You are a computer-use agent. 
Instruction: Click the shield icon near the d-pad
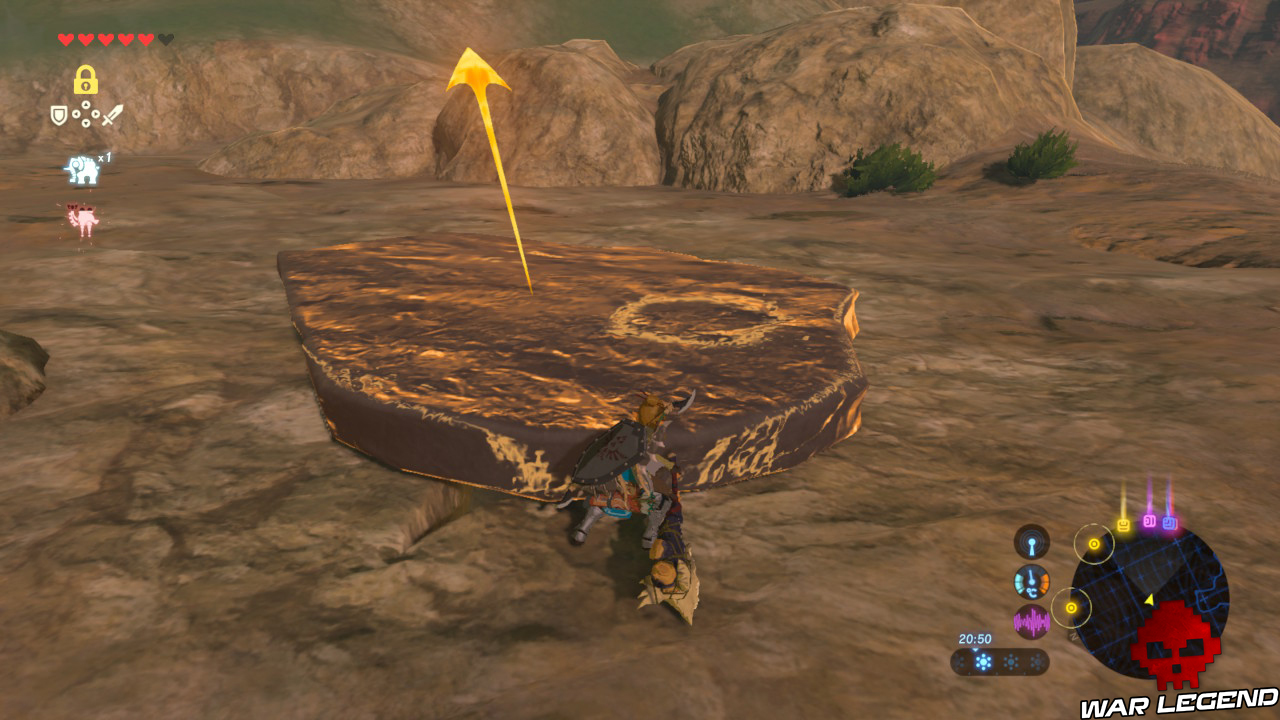click(59, 113)
